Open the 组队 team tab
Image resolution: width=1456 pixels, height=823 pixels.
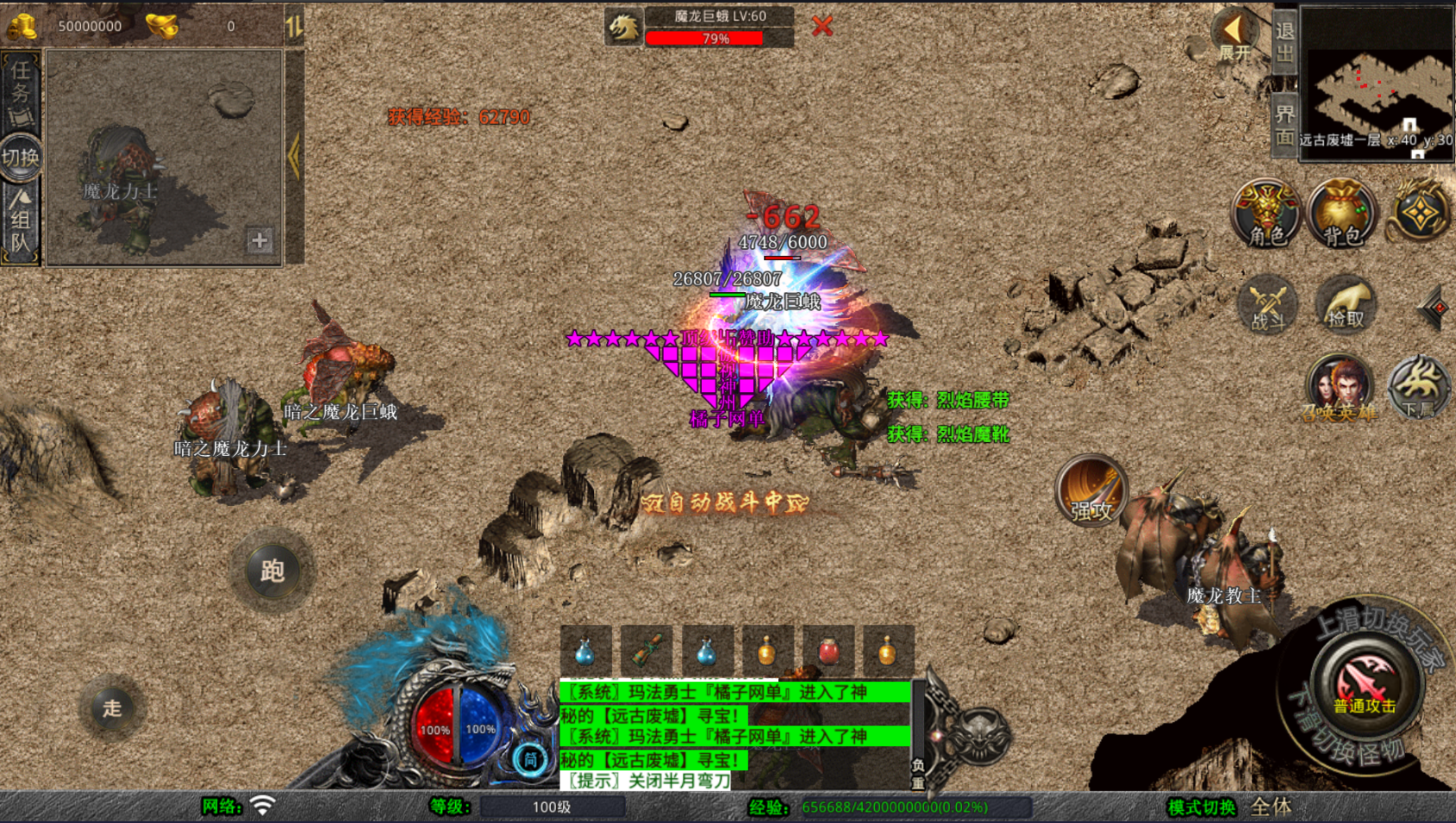[x=21, y=224]
